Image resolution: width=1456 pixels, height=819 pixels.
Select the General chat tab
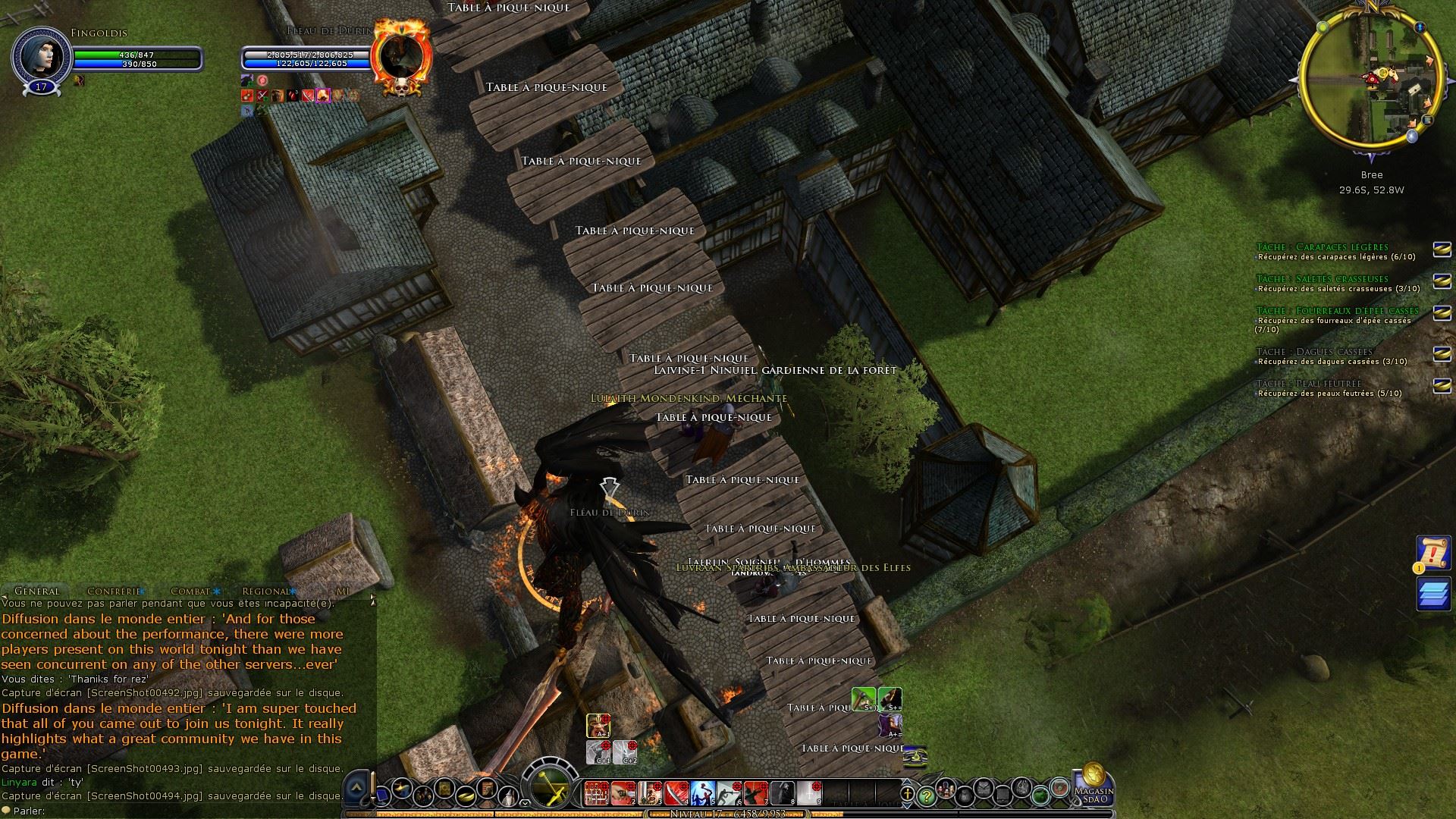point(36,591)
